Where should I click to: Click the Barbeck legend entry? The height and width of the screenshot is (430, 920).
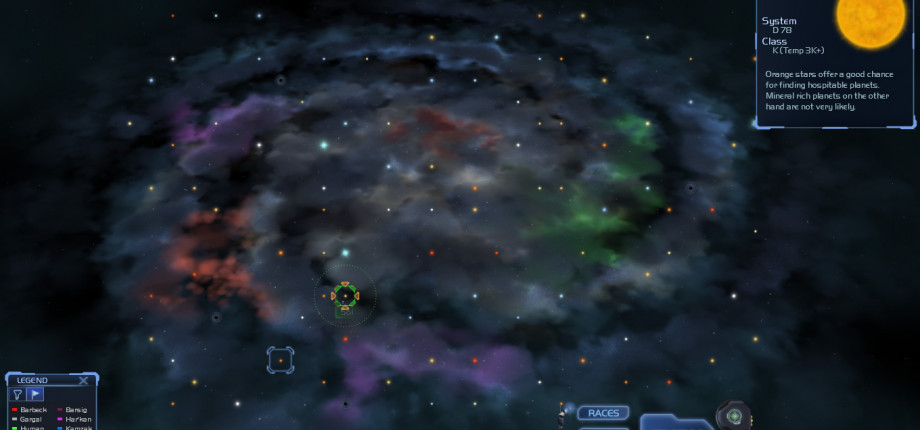point(32,410)
